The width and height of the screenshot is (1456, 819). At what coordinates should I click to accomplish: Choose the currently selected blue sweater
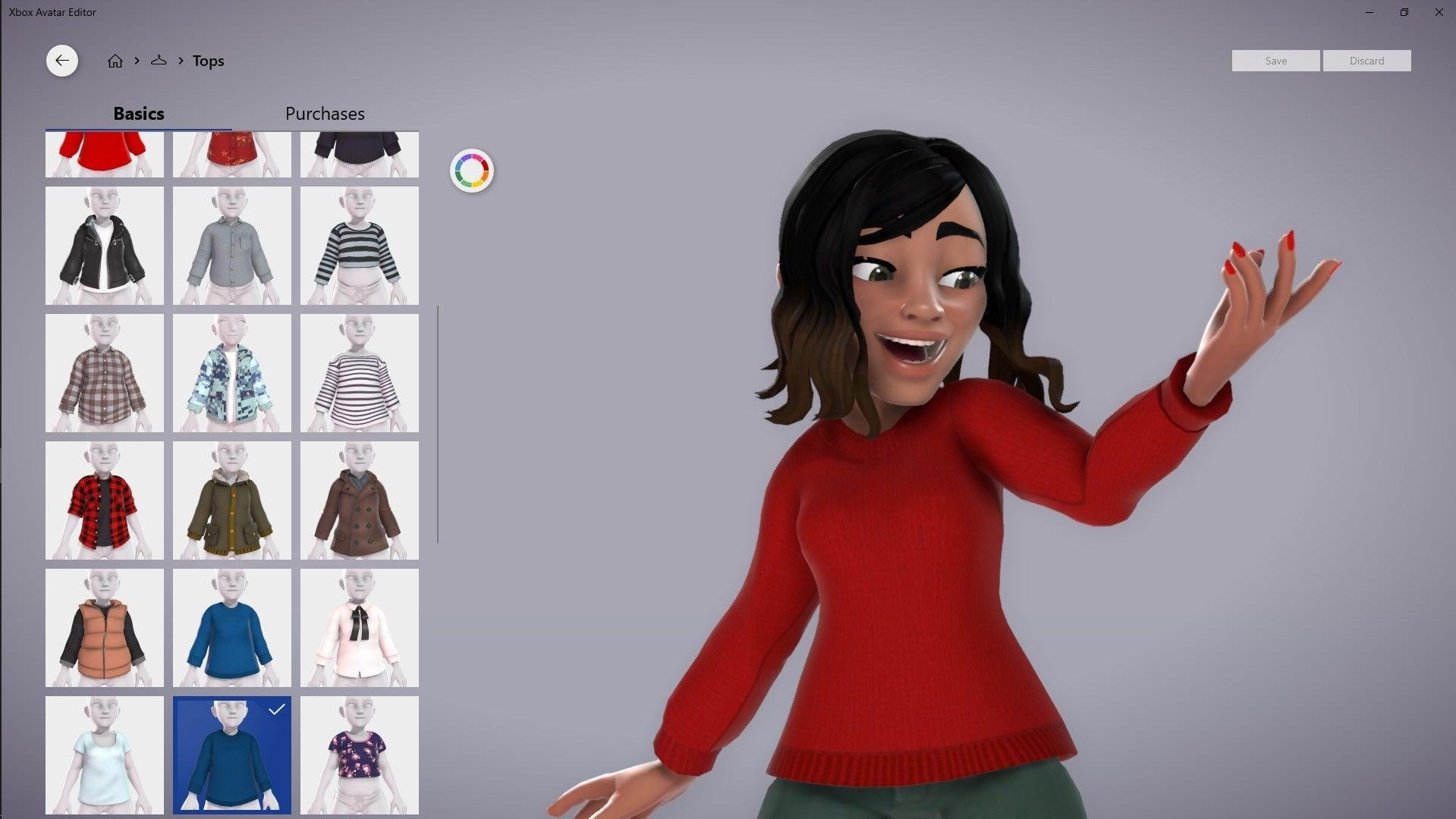click(231, 755)
